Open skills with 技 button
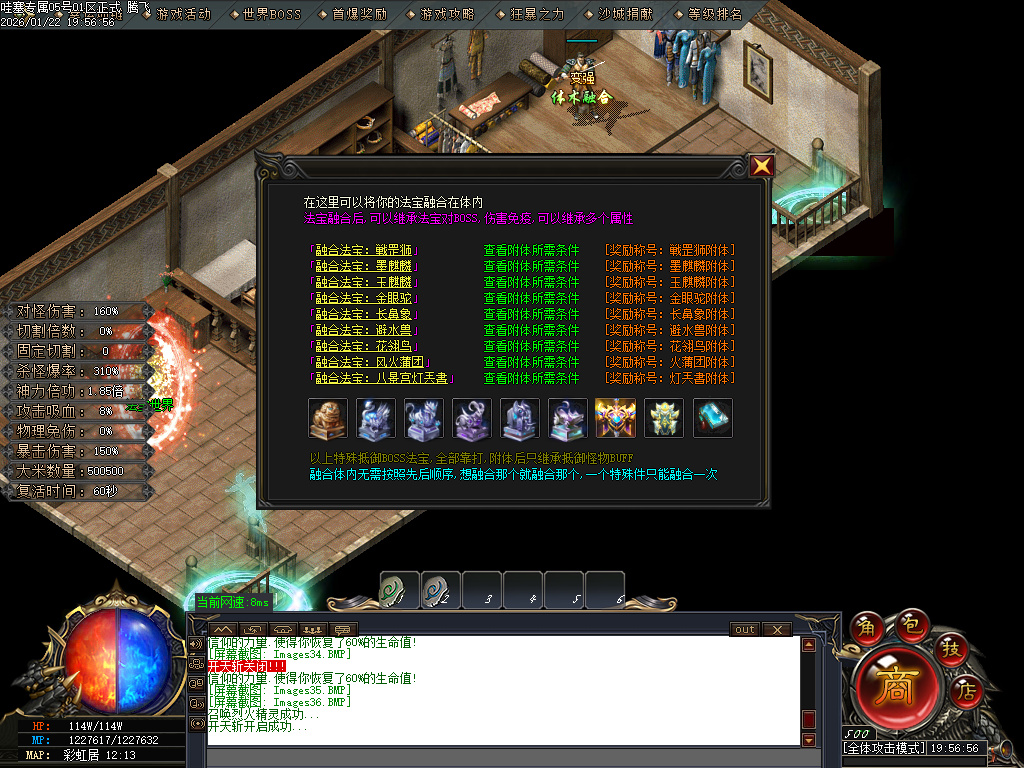 coord(948,648)
